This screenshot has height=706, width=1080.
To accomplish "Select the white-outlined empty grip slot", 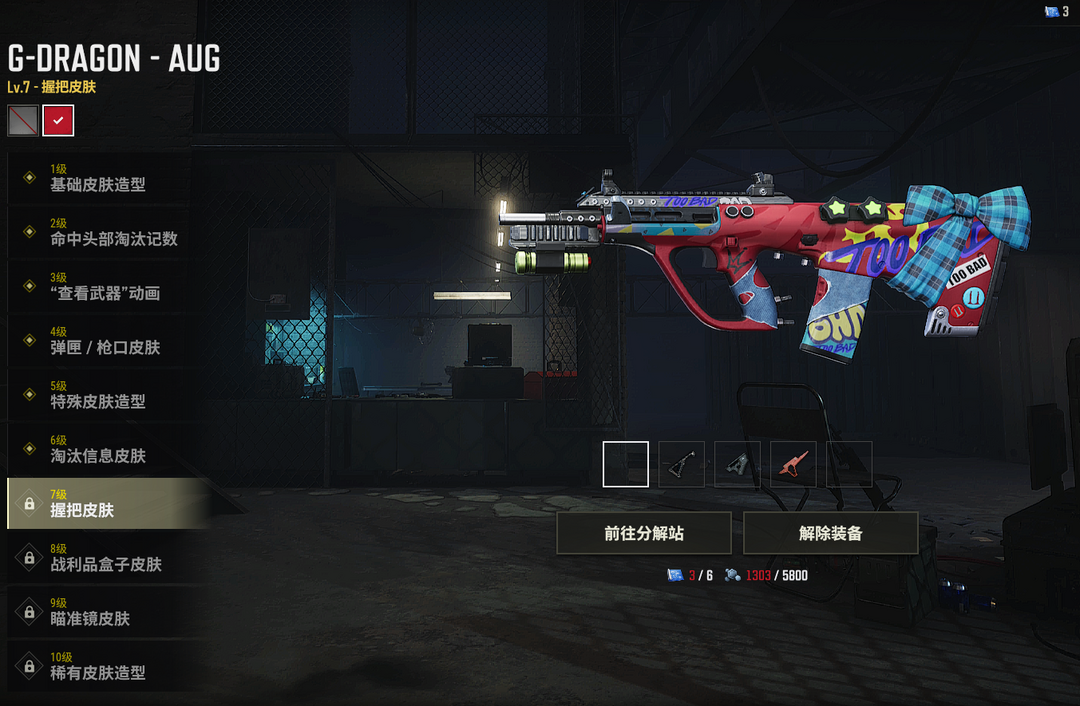I will click(x=626, y=464).
